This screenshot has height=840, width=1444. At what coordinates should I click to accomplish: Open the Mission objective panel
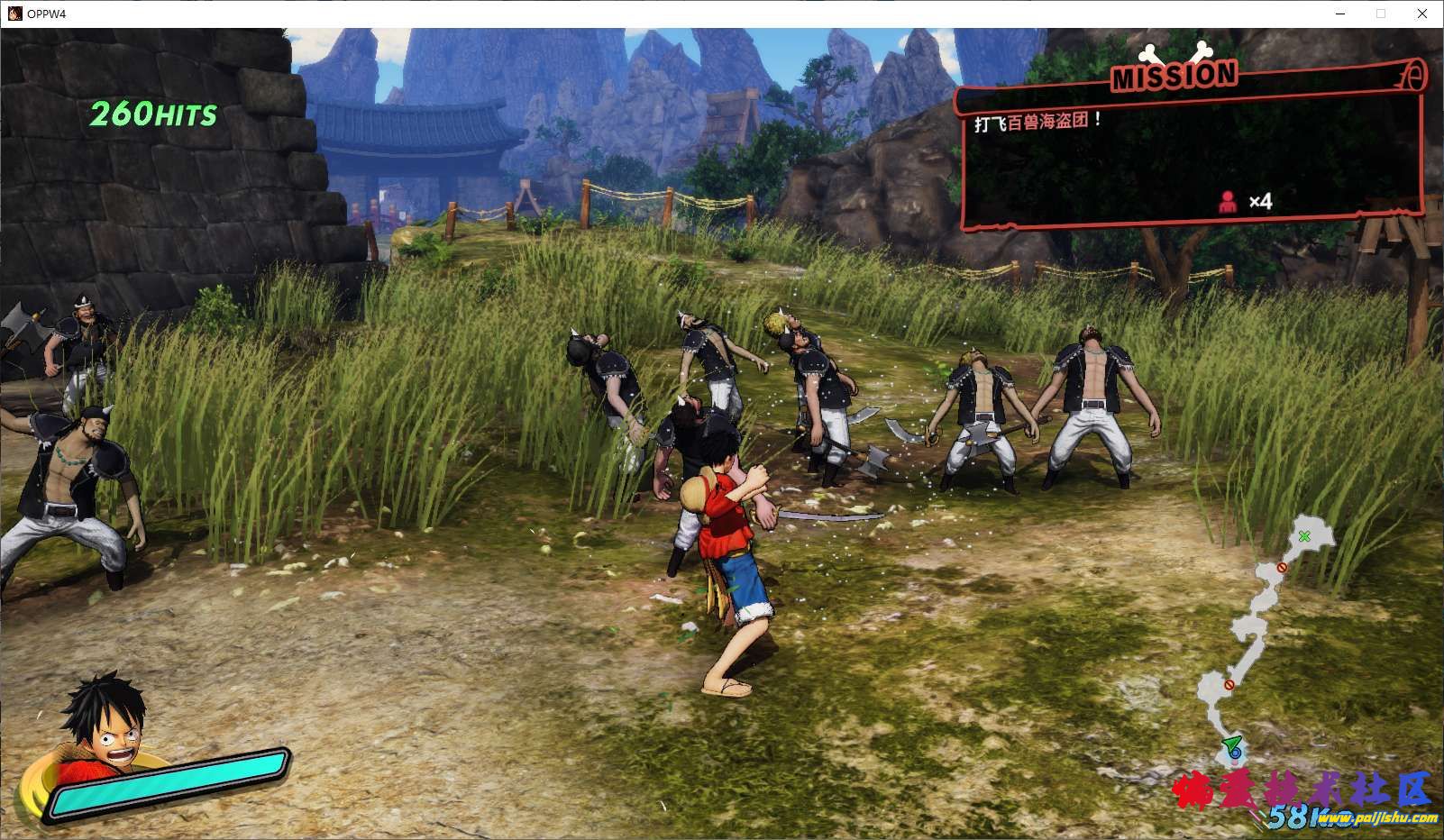(x=1192, y=149)
